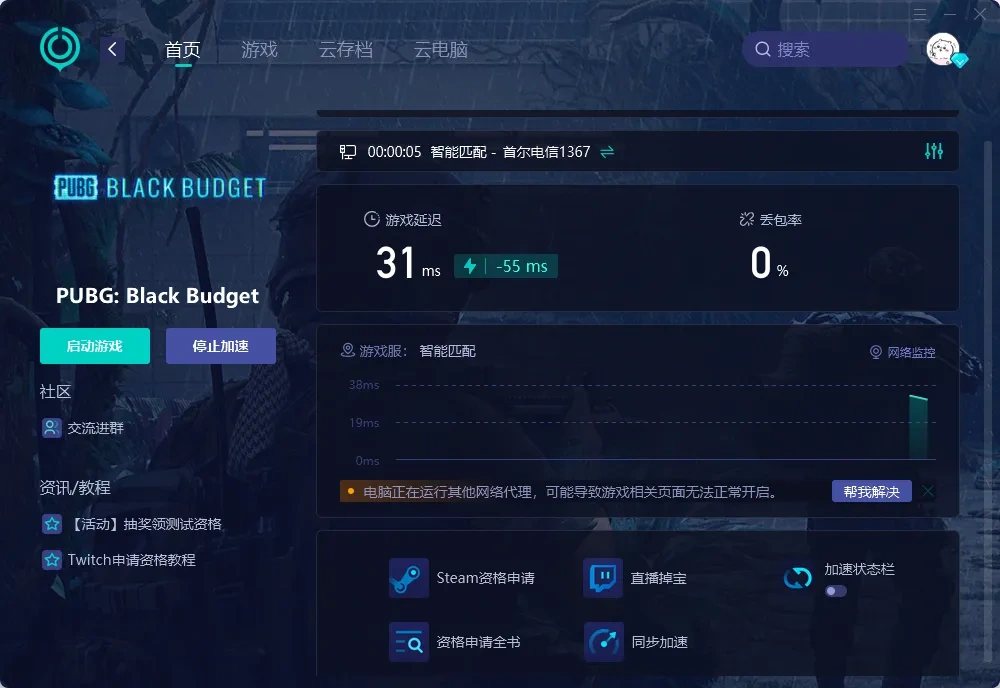Screen dimensions: 1000x688
Task: Click the switch server node arrows
Action: [x=607, y=152]
